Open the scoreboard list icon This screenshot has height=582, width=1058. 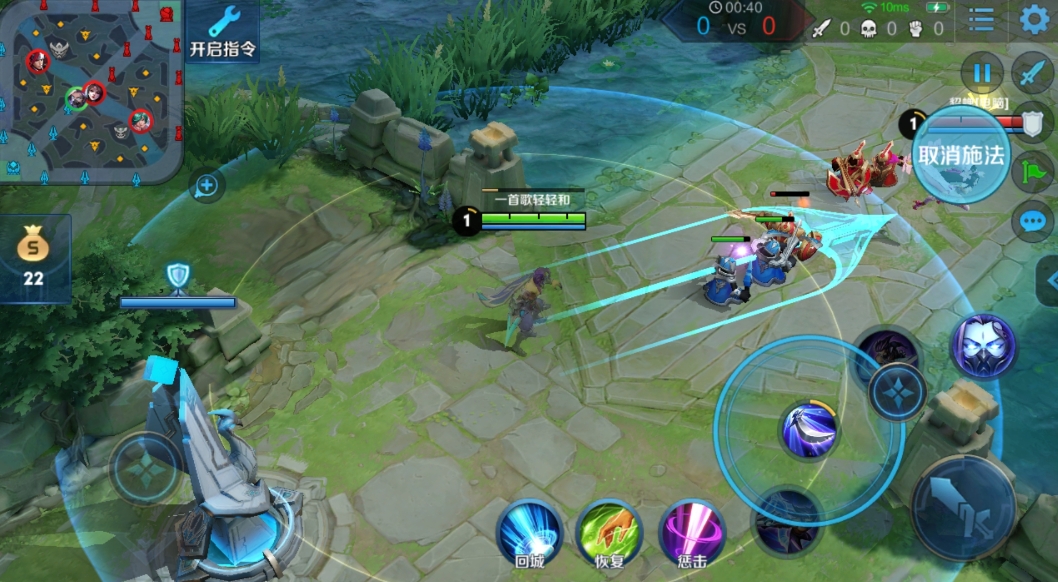(x=981, y=19)
